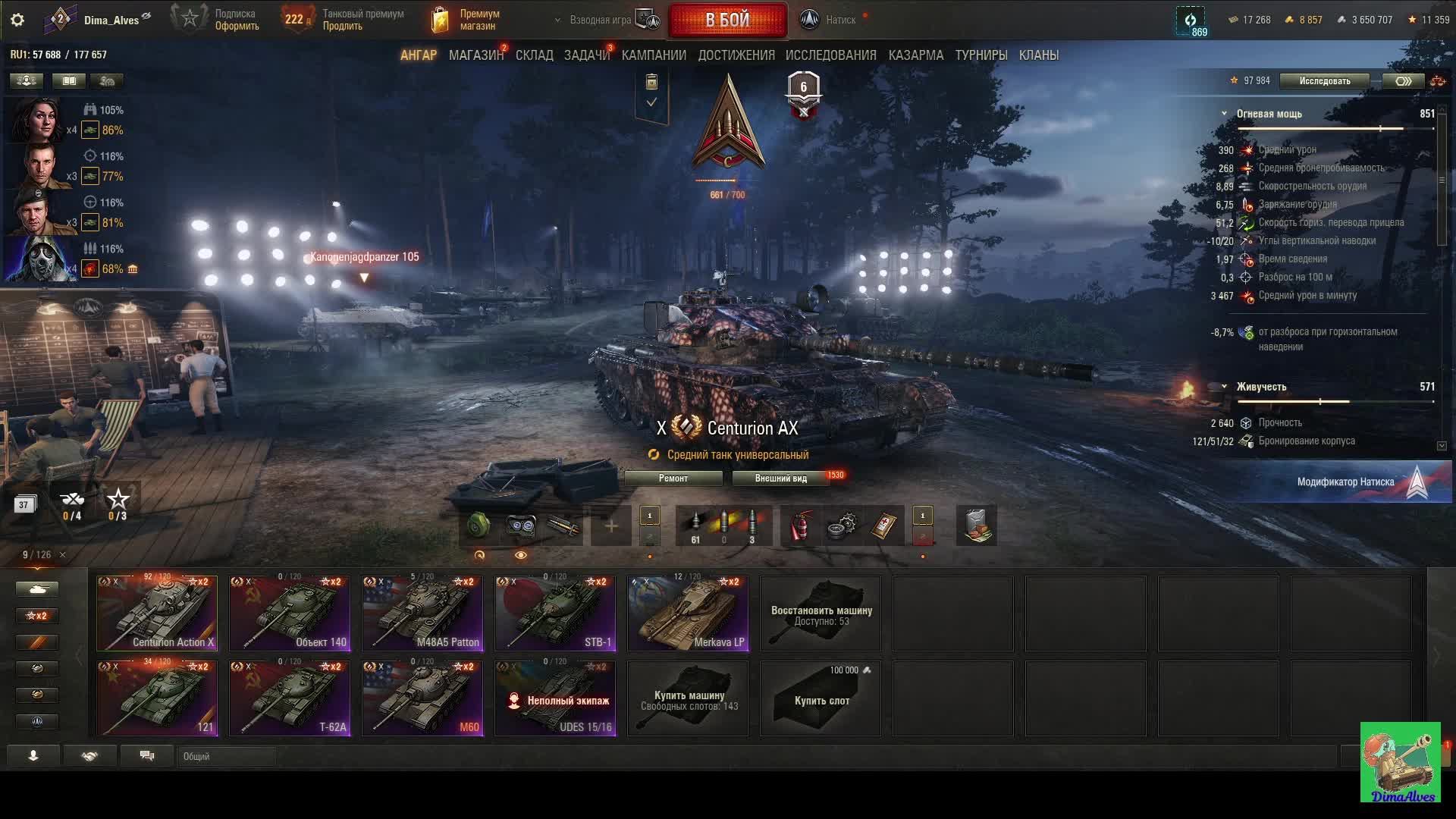This screenshot has width=1456, height=819.
Task: Open Восстановить машину vehicle recovery
Action: coord(821,613)
